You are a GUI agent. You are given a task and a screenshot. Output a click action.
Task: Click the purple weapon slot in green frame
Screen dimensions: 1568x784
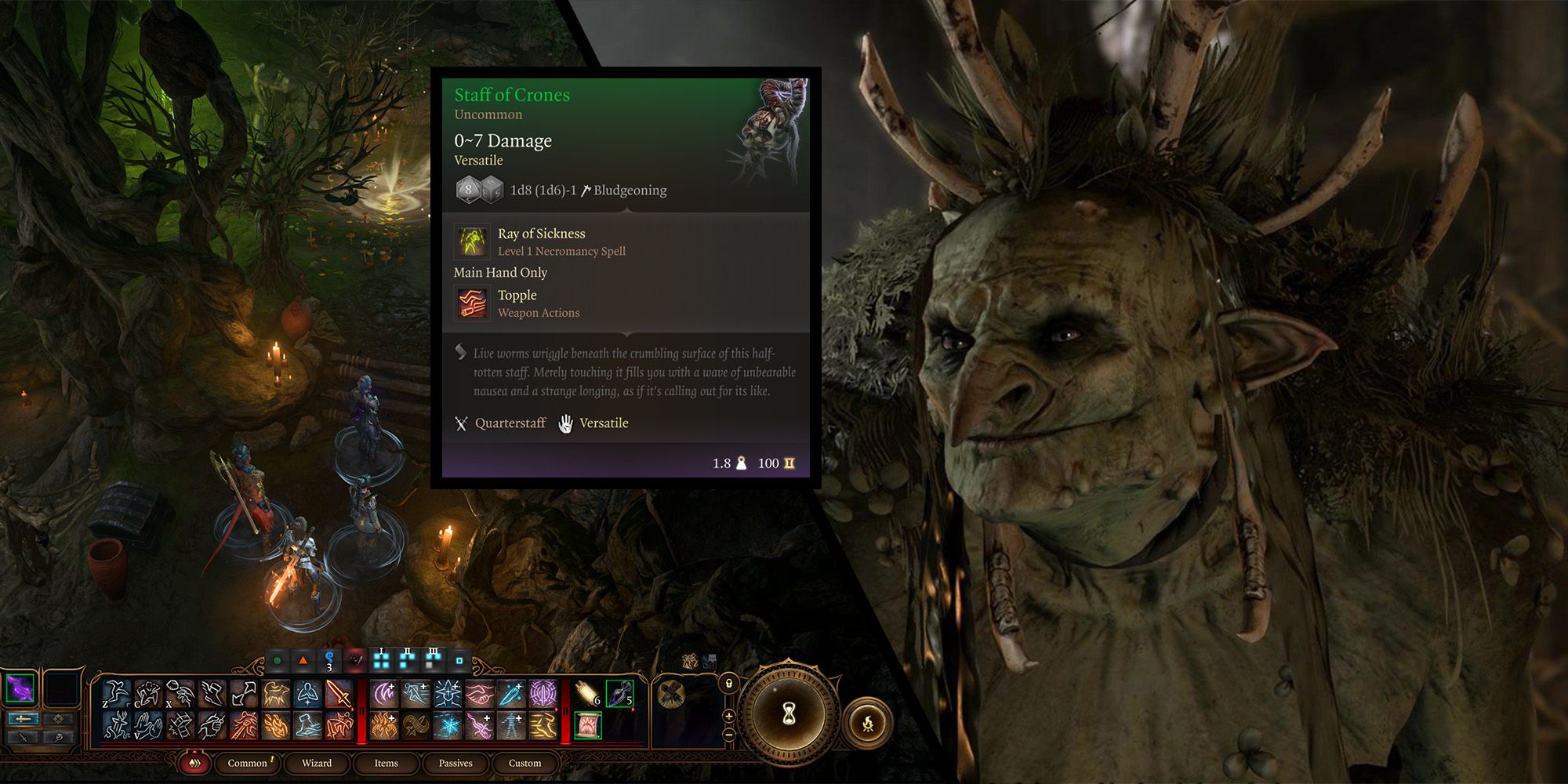[x=20, y=688]
